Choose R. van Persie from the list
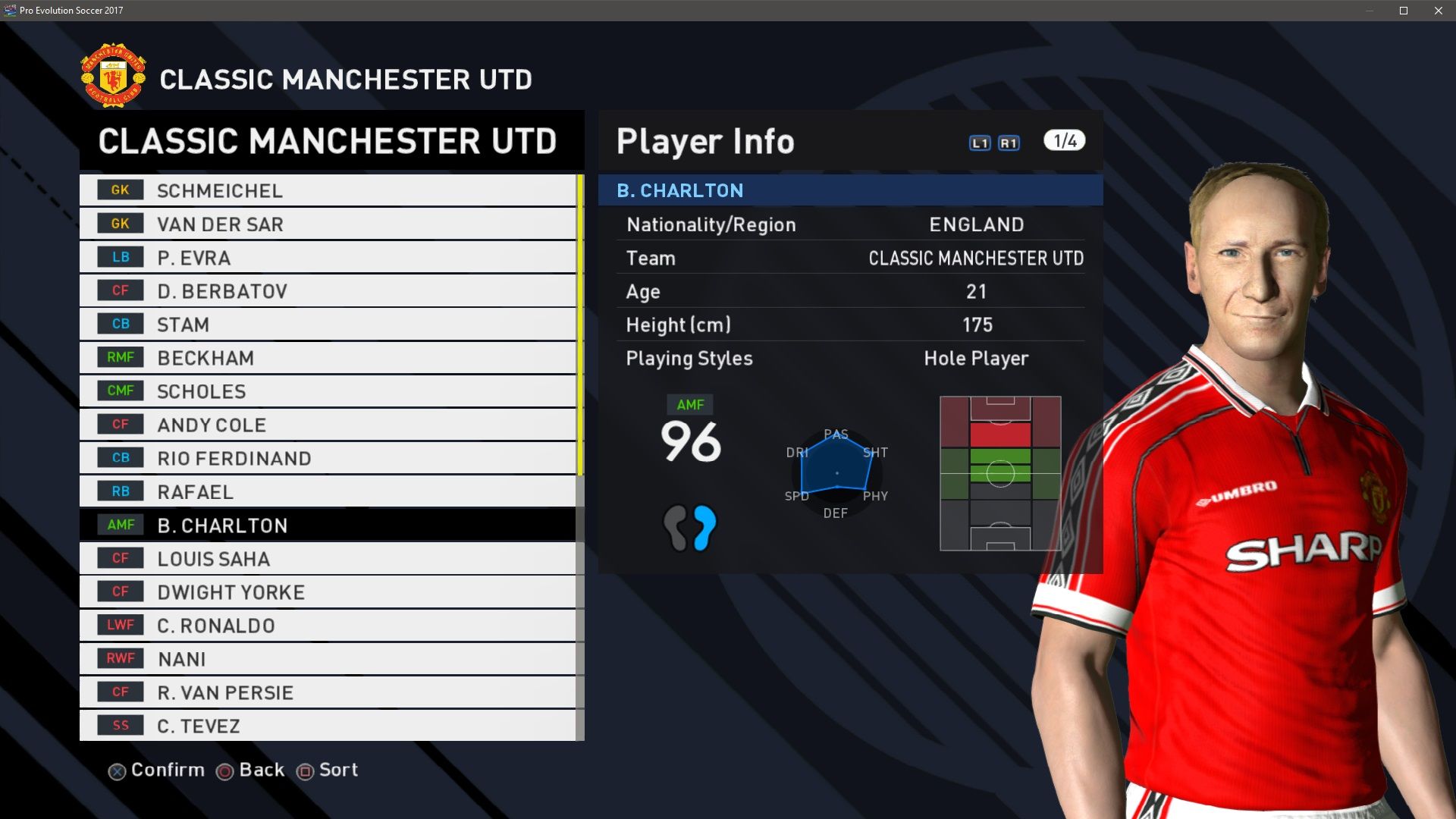The image size is (1456, 819). [327, 692]
